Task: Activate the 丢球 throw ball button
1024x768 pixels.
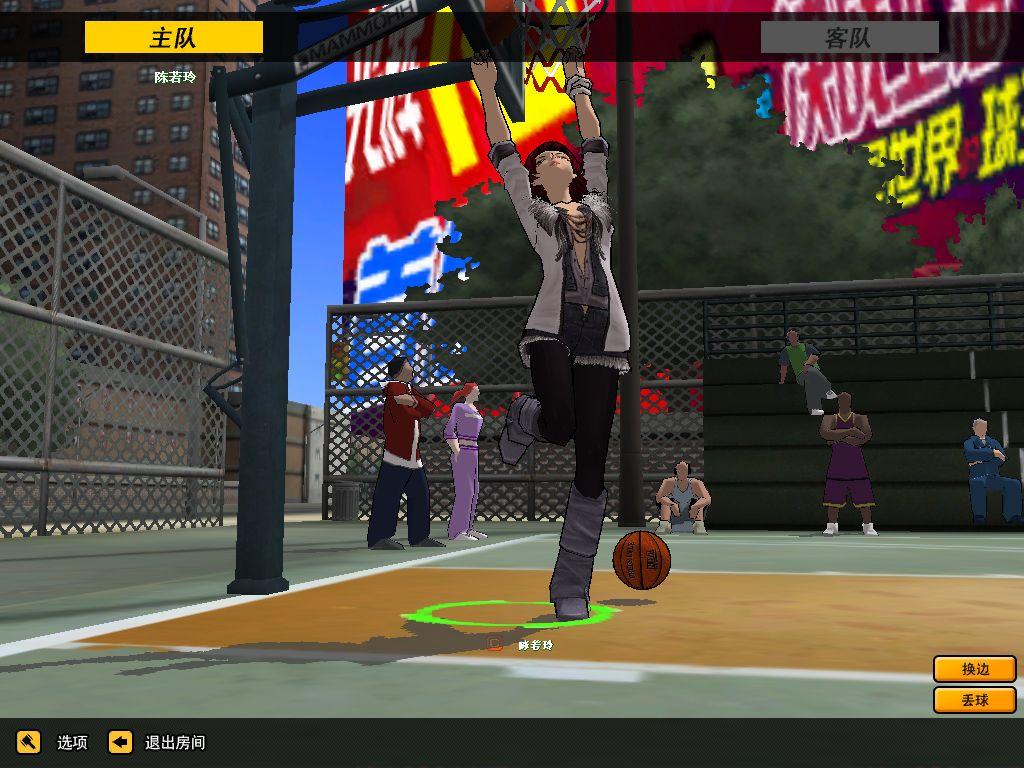Action: coord(974,700)
